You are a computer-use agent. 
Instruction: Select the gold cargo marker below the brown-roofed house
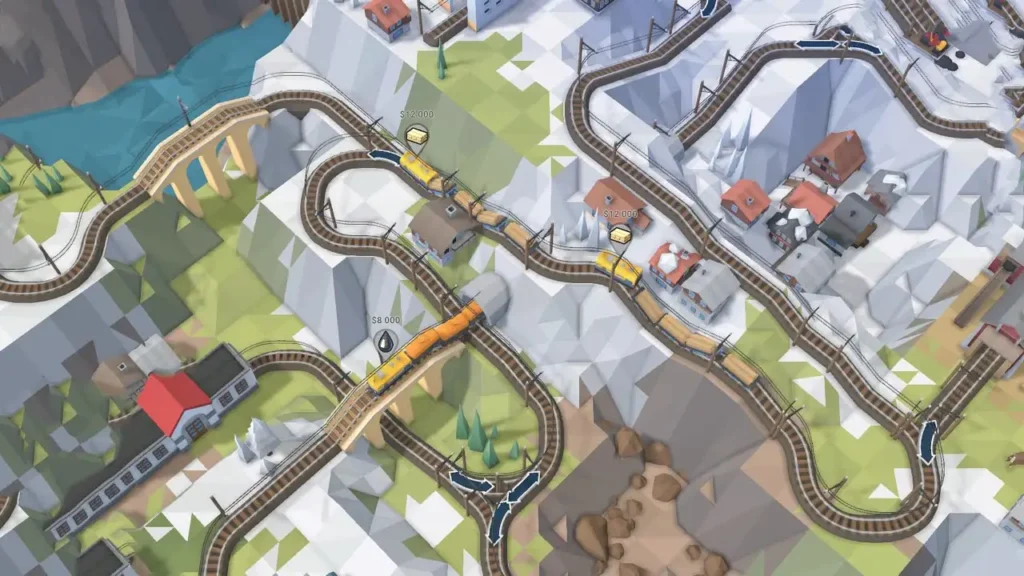(x=621, y=235)
